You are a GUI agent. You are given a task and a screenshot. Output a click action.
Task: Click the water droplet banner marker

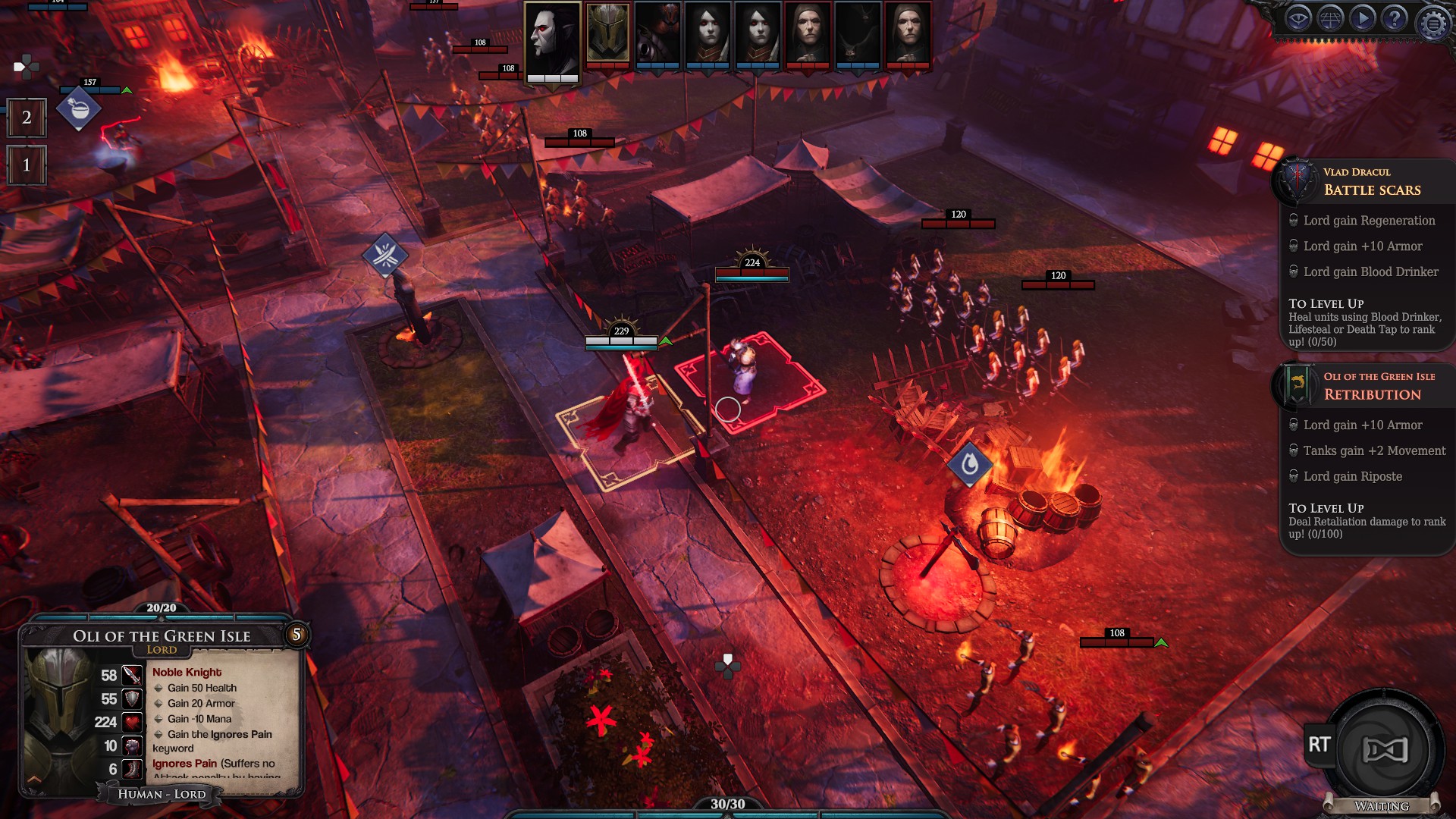pos(971,465)
